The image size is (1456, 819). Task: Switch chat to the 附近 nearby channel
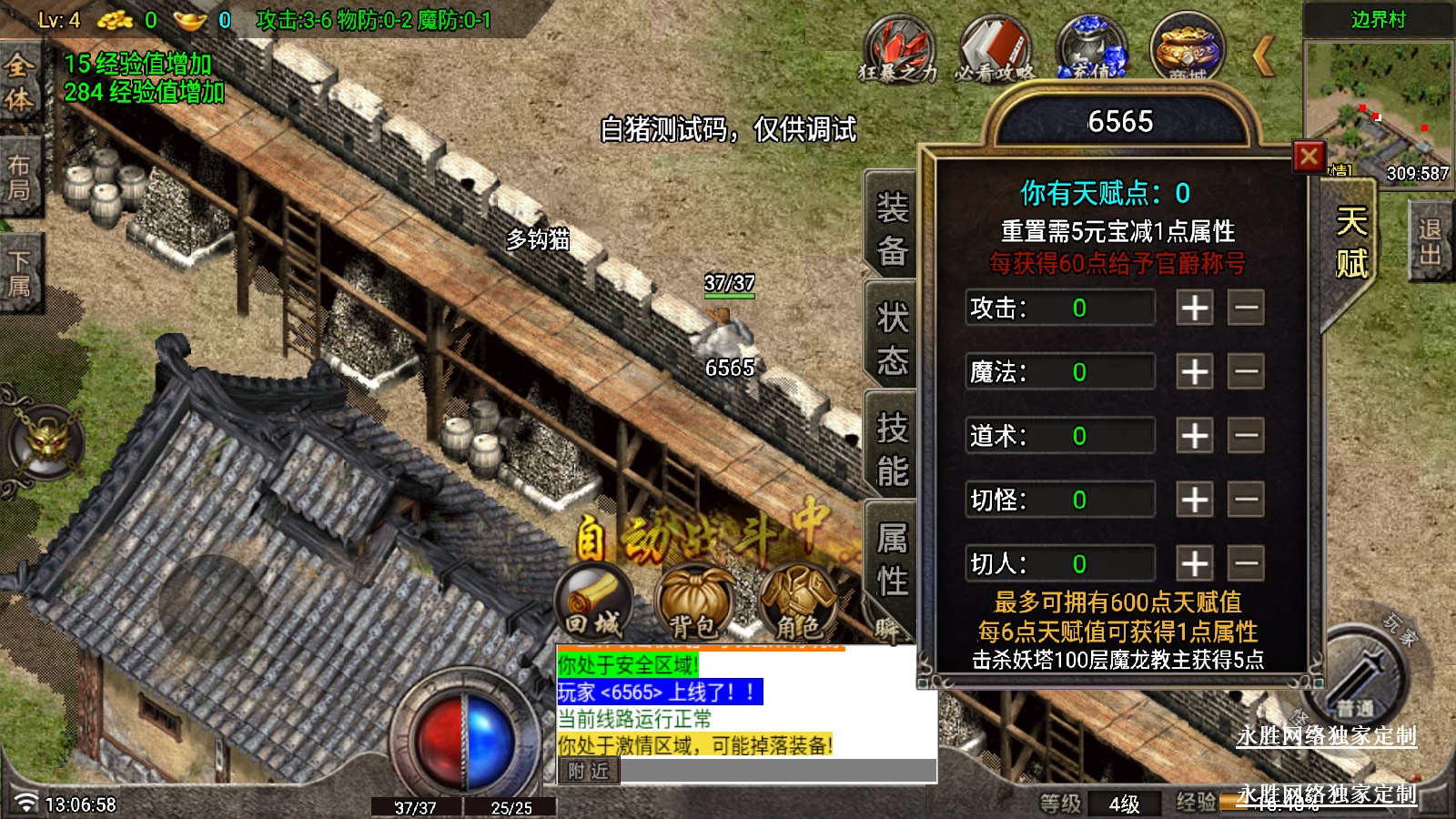coord(588,771)
